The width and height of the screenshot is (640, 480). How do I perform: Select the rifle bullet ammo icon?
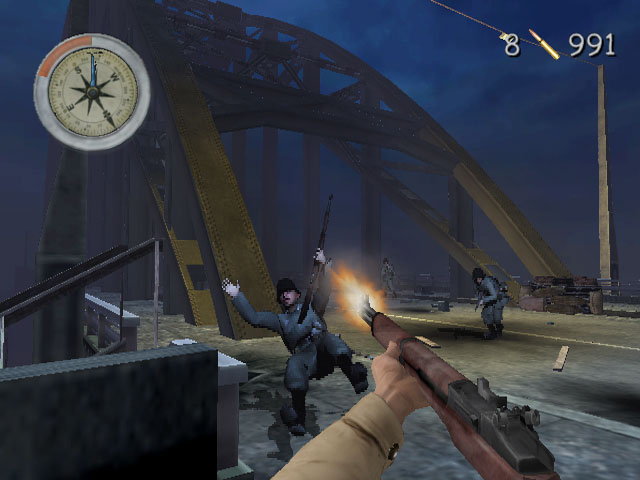point(545,44)
